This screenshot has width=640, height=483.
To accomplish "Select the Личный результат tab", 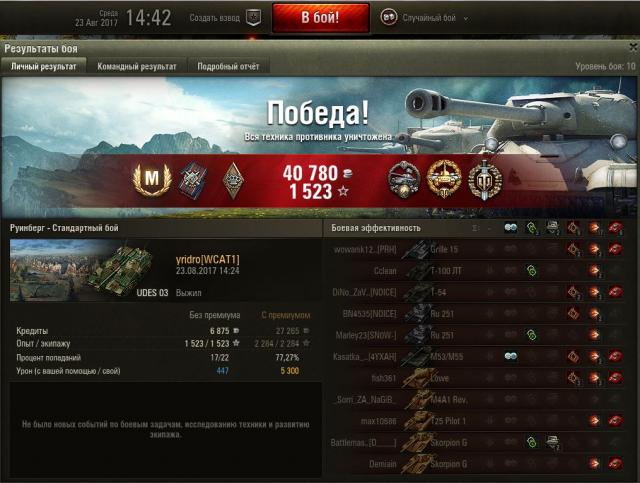I will tap(43, 67).
